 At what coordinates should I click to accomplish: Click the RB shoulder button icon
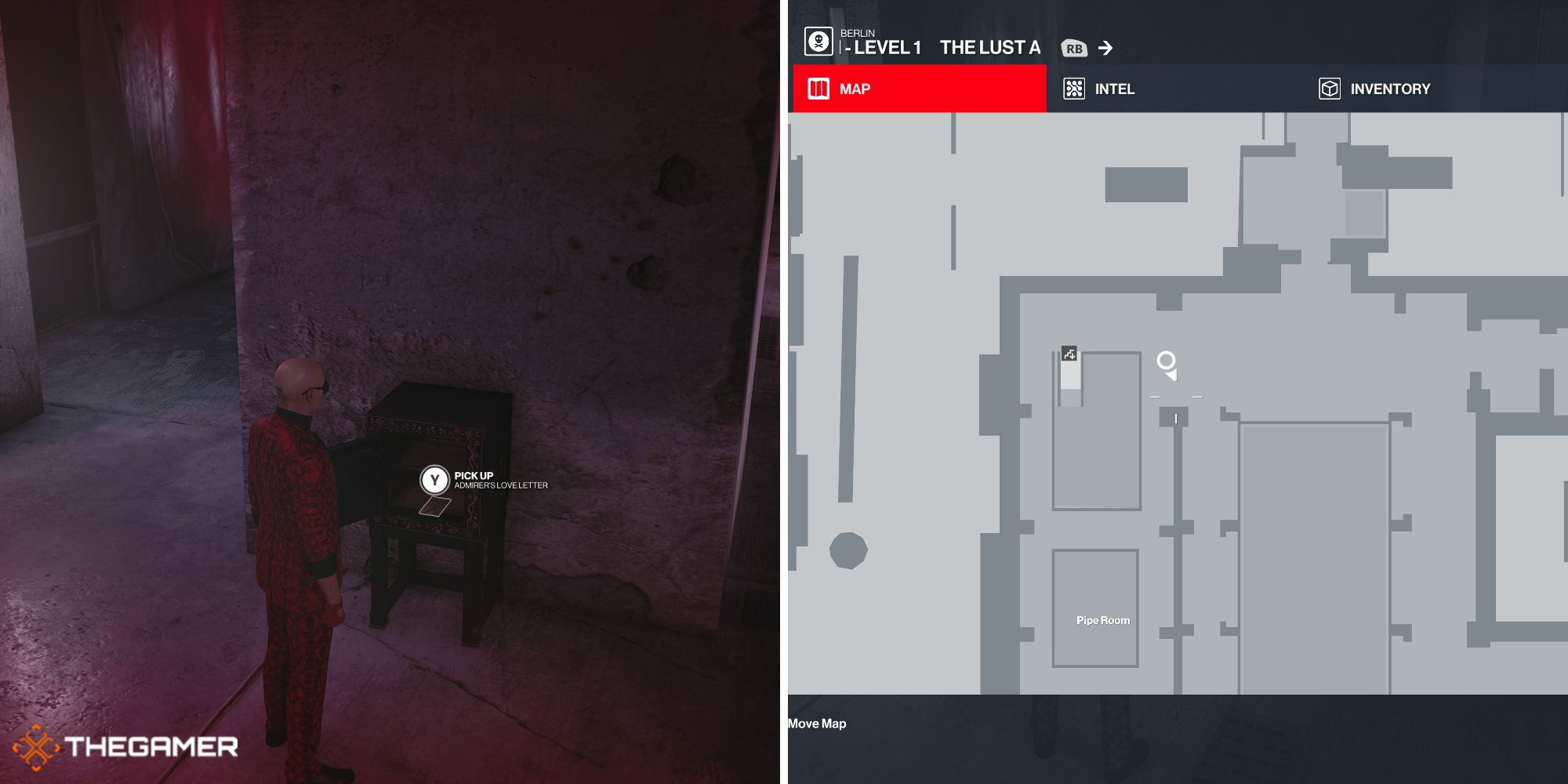(x=1076, y=48)
